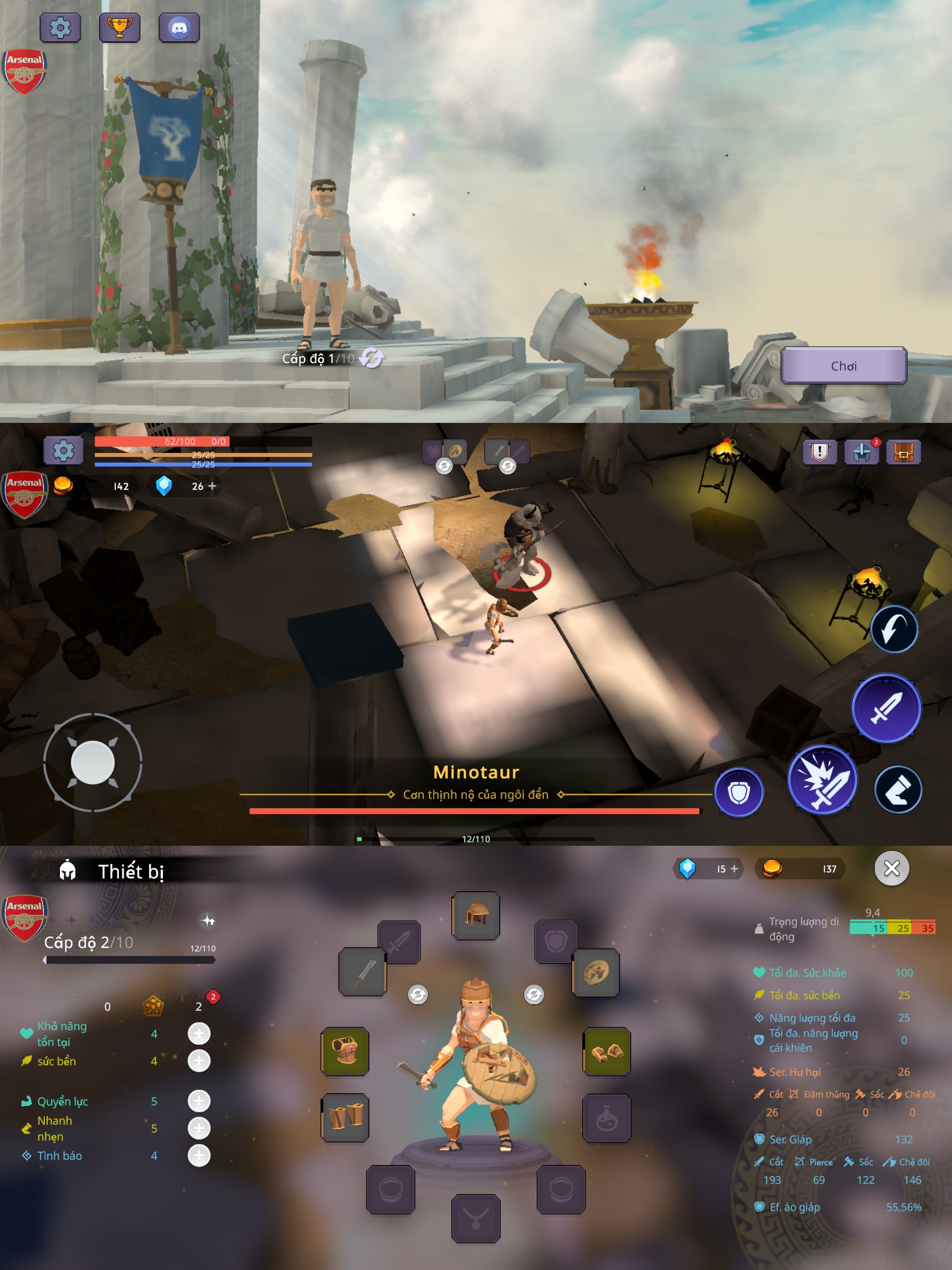
Task: Add gems using plus beside 26
Action: [212, 486]
